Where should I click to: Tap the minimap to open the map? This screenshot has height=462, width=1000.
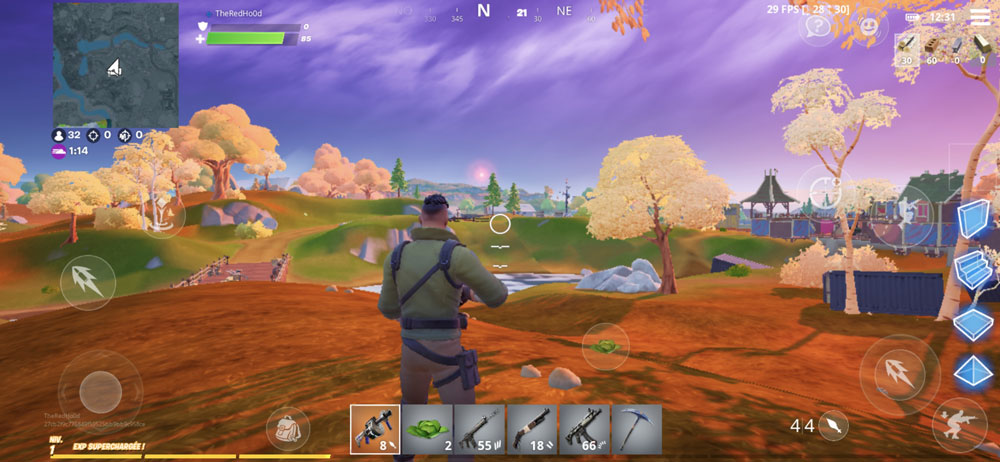pyautogui.click(x=115, y=64)
